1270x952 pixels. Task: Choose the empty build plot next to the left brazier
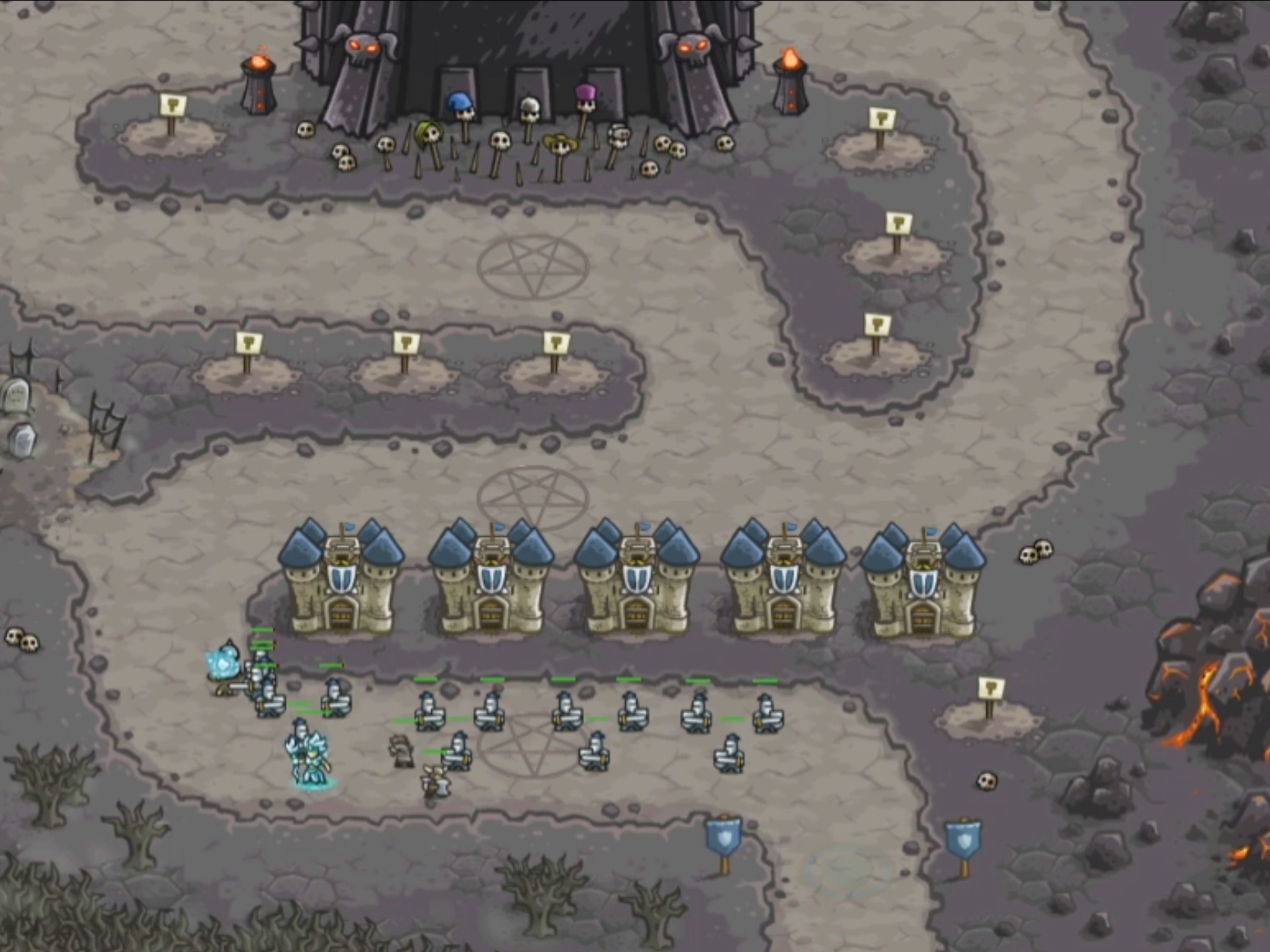pyautogui.click(x=171, y=132)
